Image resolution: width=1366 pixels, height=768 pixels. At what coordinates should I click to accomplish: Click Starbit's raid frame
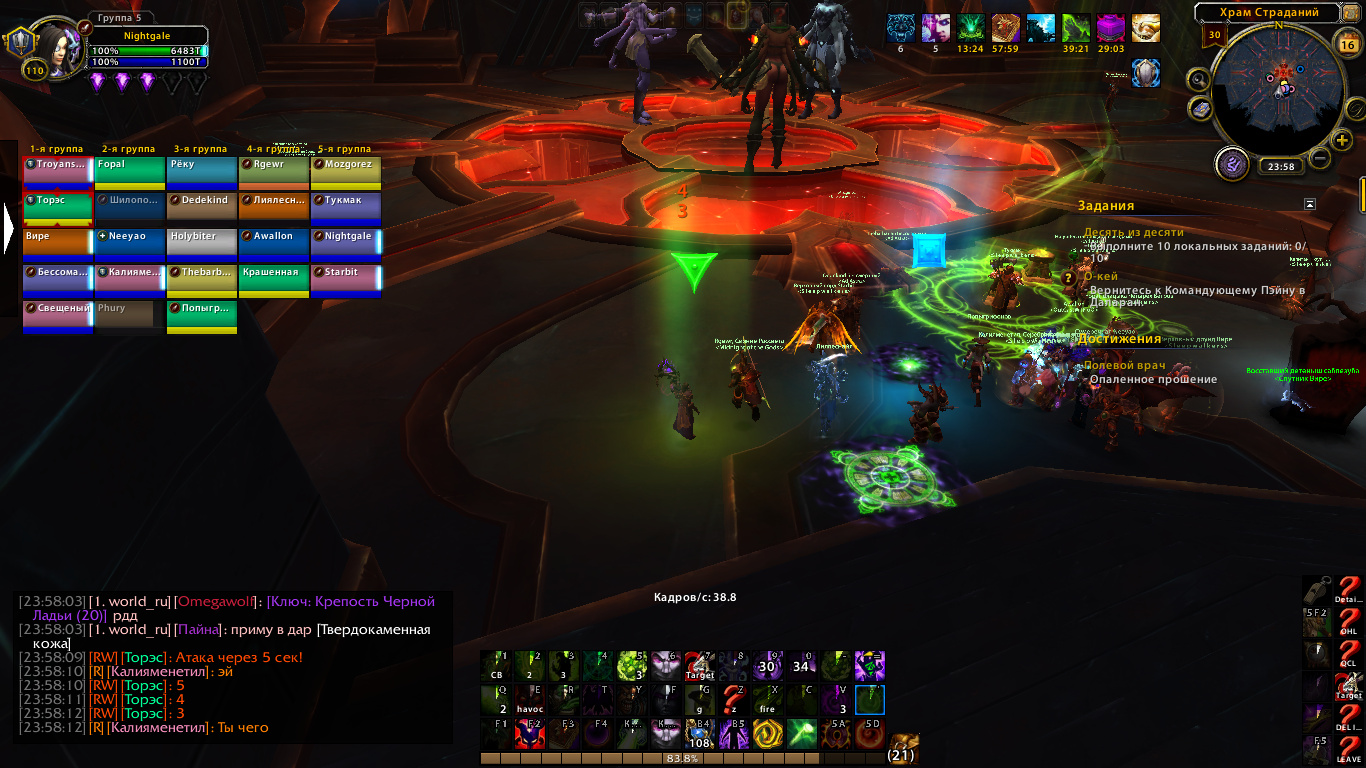pos(345,279)
